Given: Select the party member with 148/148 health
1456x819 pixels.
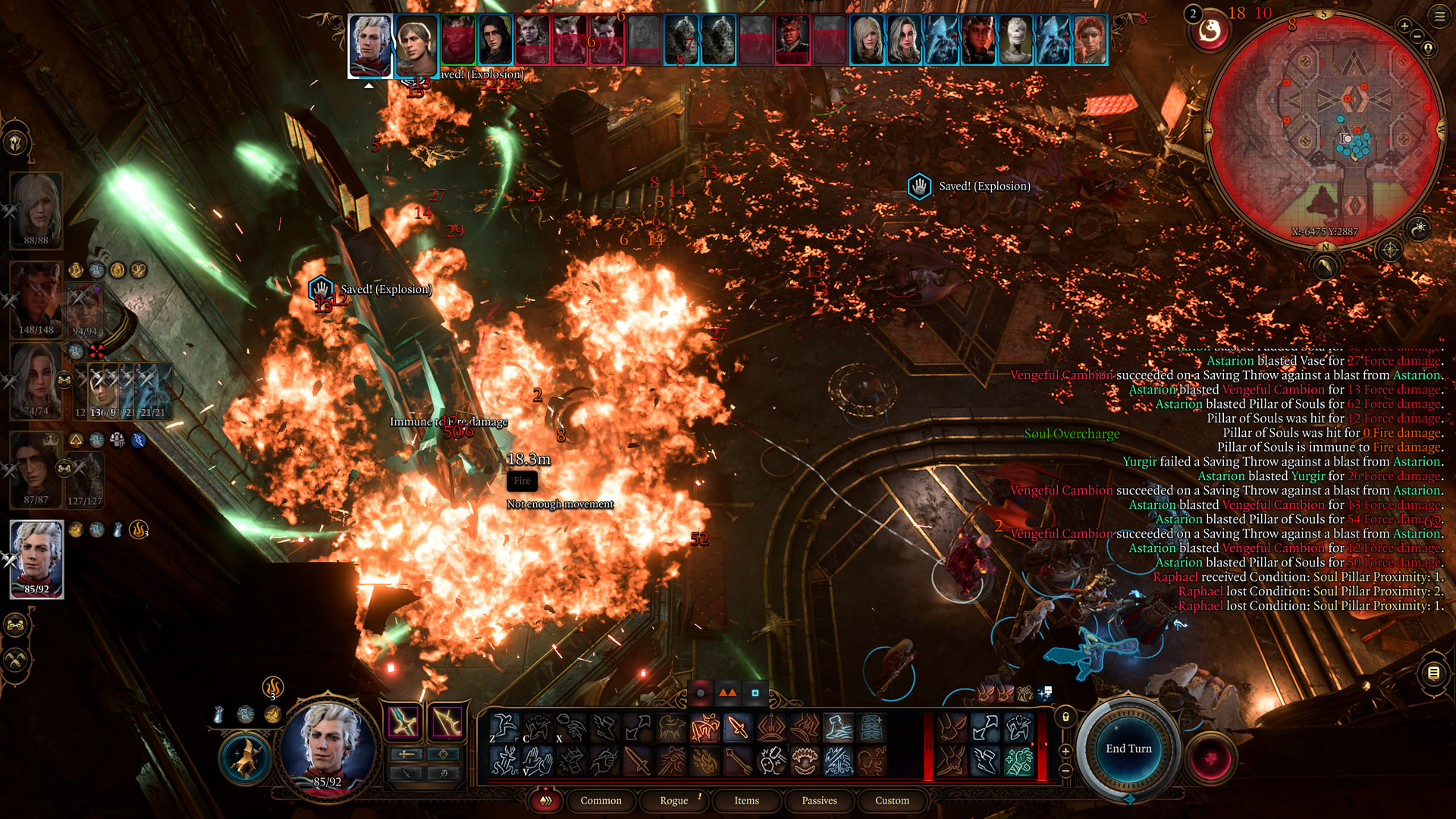Looking at the screenshot, I should tap(36, 298).
